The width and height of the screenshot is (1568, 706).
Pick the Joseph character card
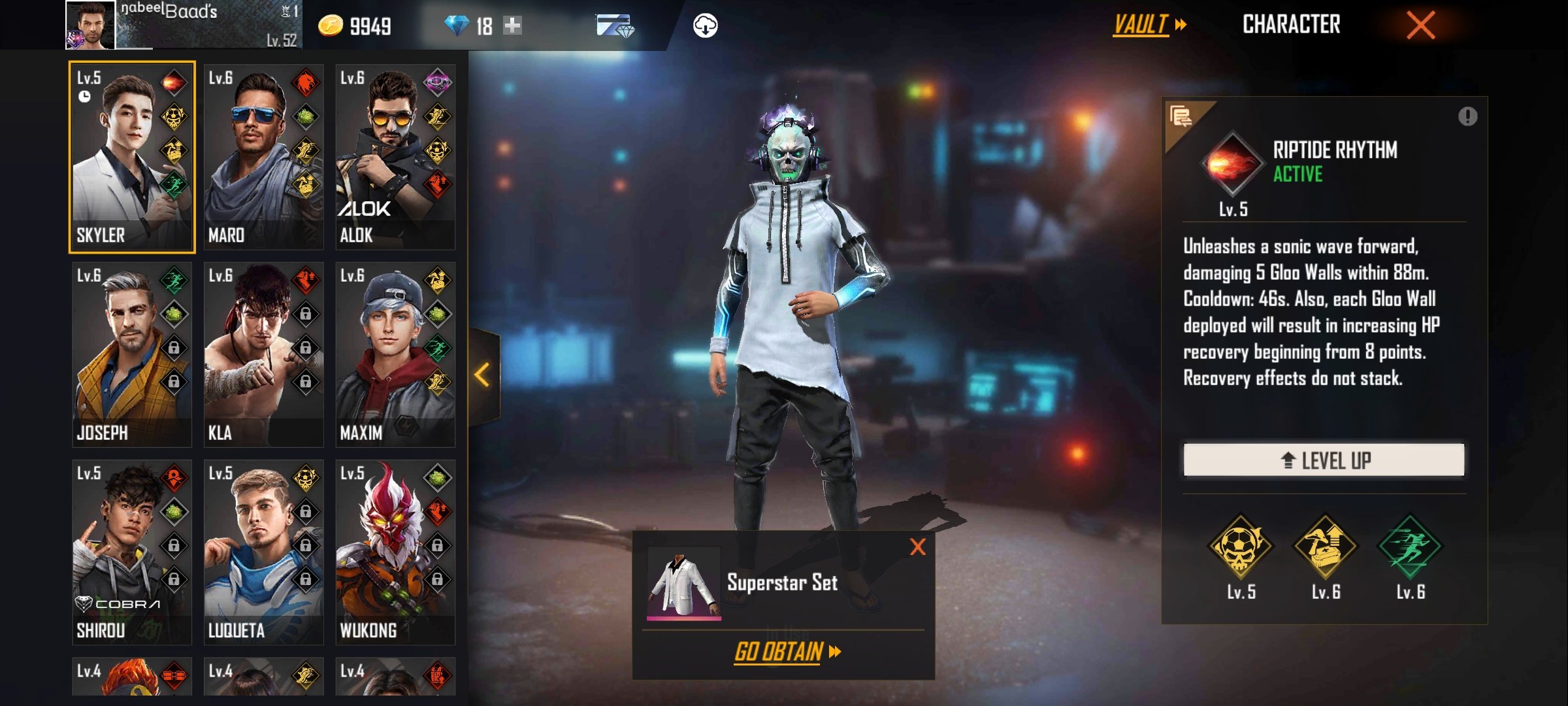tap(131, 354)
